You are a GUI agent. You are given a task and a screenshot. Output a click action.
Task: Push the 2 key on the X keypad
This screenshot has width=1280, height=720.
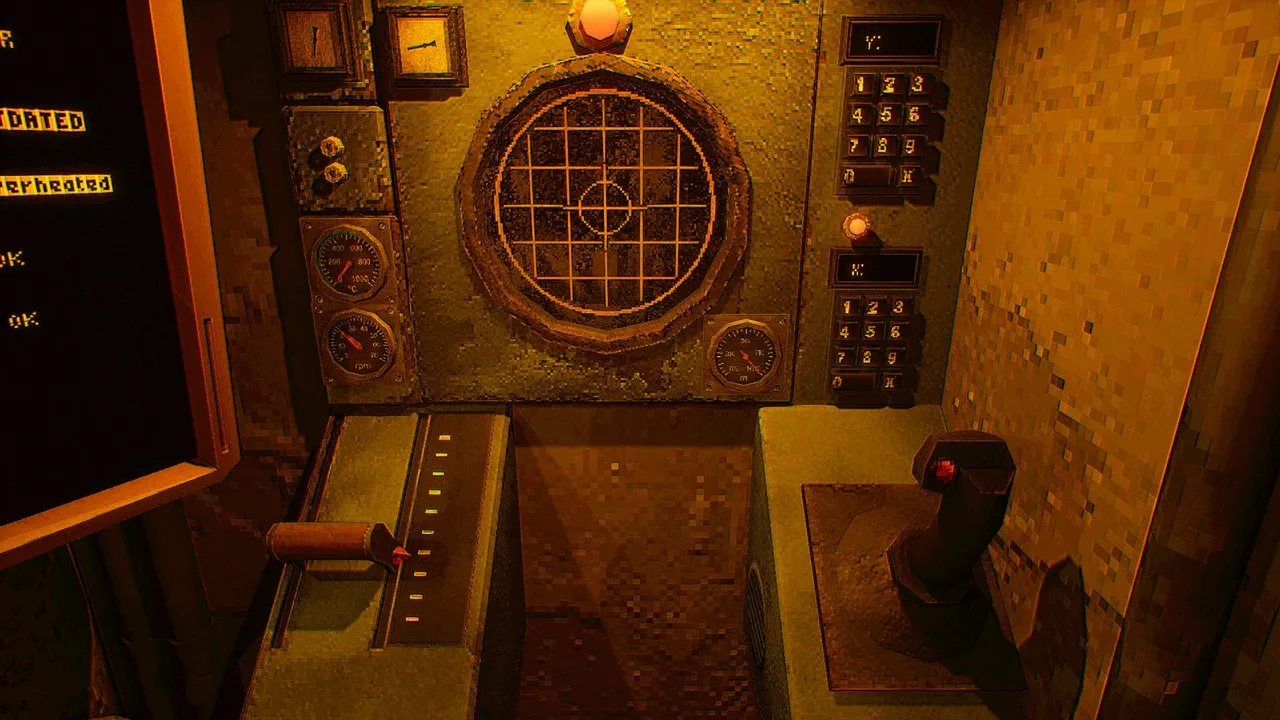[x=873, y=307]
